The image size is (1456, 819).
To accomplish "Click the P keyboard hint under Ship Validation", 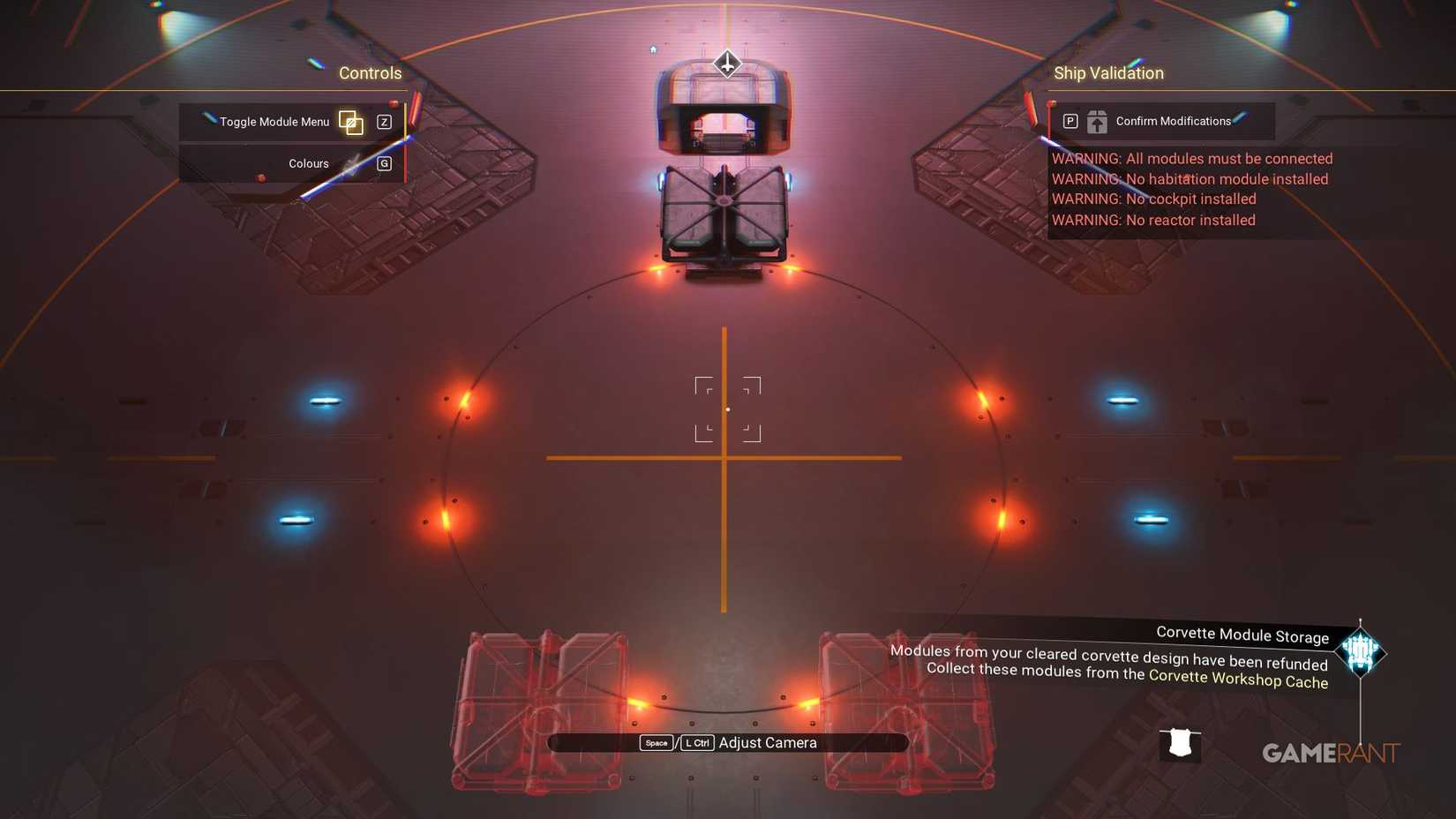I will point(1070,121).
